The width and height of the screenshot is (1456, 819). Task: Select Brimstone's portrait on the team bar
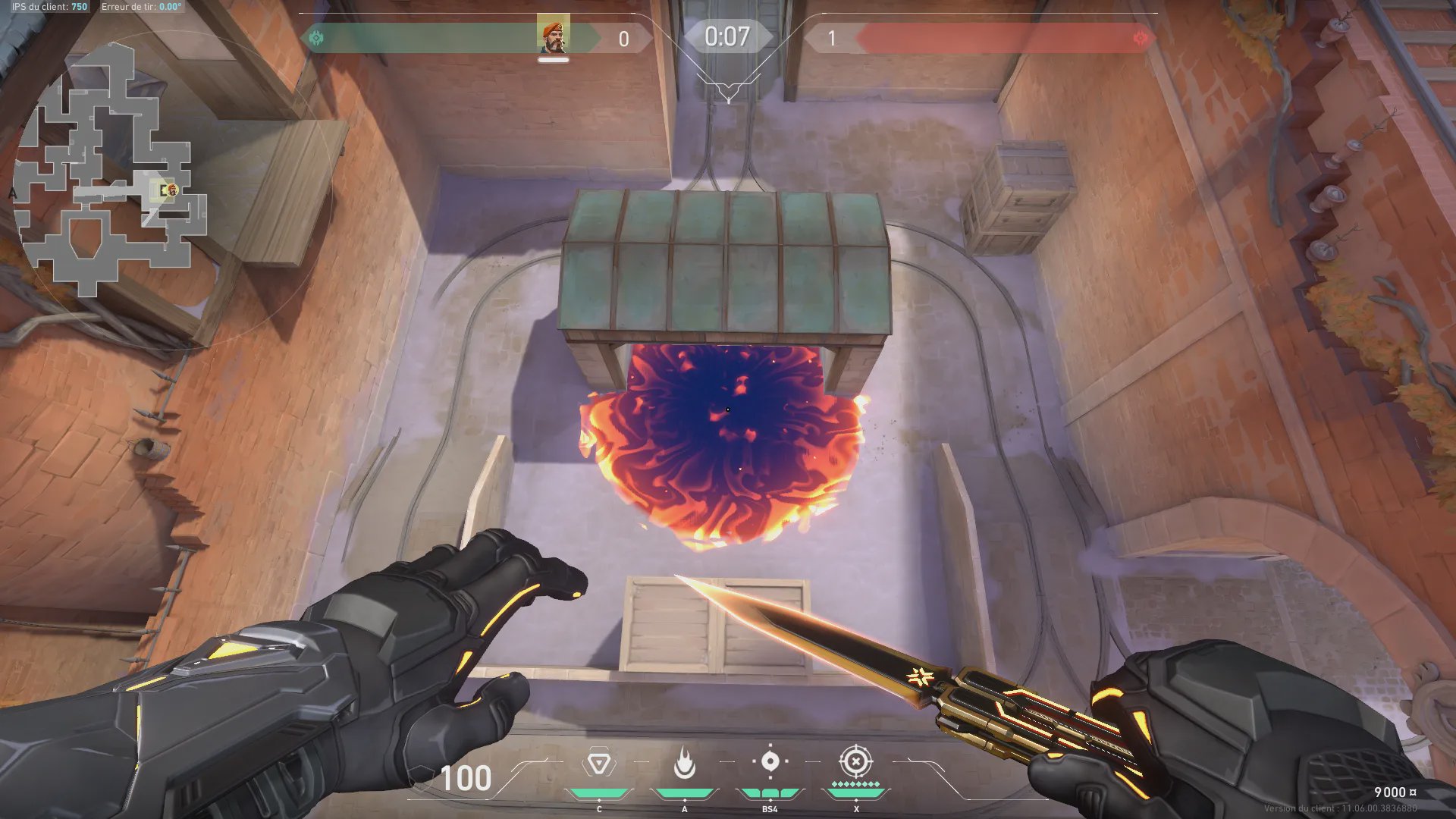pyautogui.click(x=553, y=35)
